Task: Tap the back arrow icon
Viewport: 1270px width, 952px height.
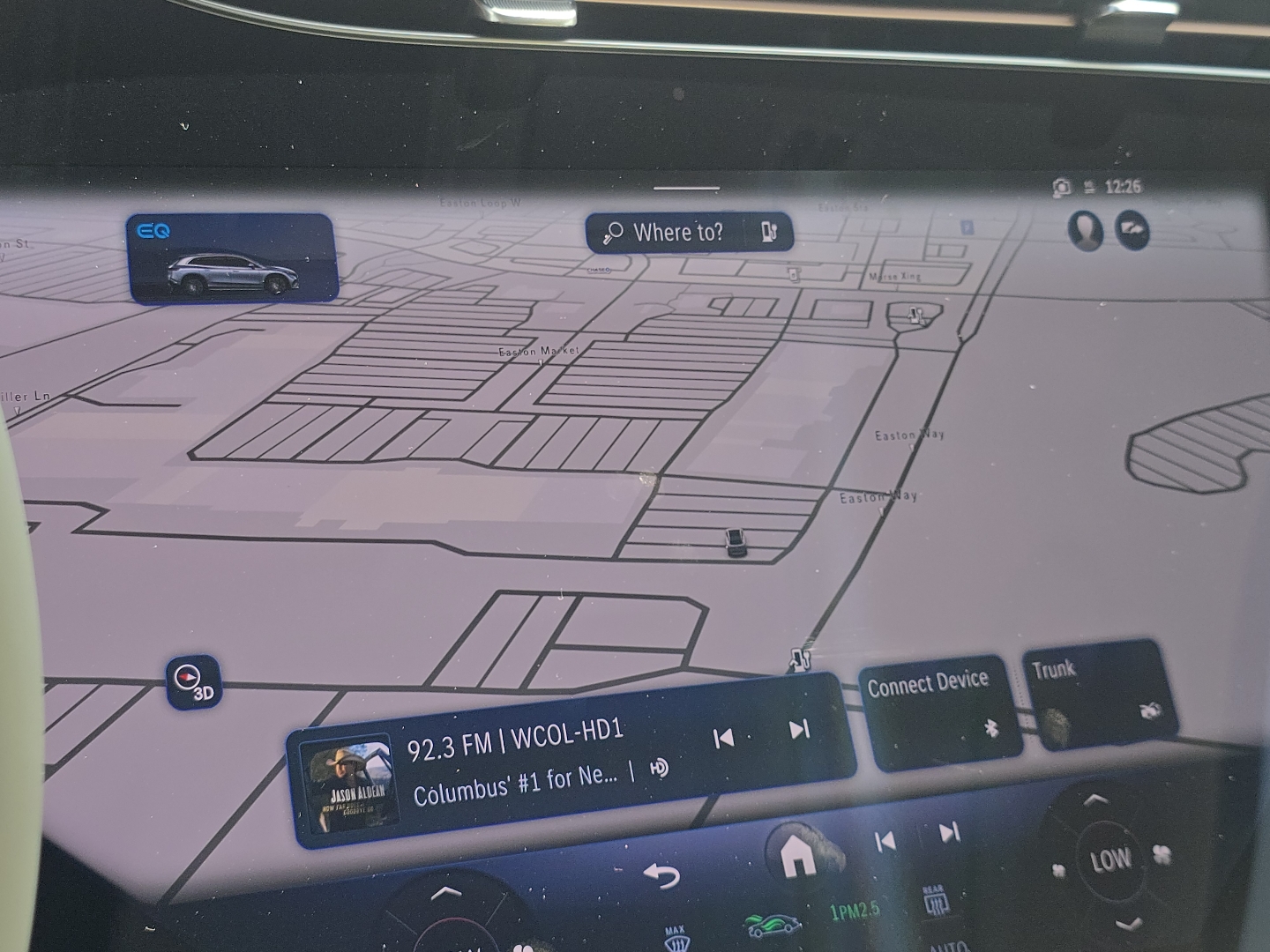Action: [x=662, y=875]
